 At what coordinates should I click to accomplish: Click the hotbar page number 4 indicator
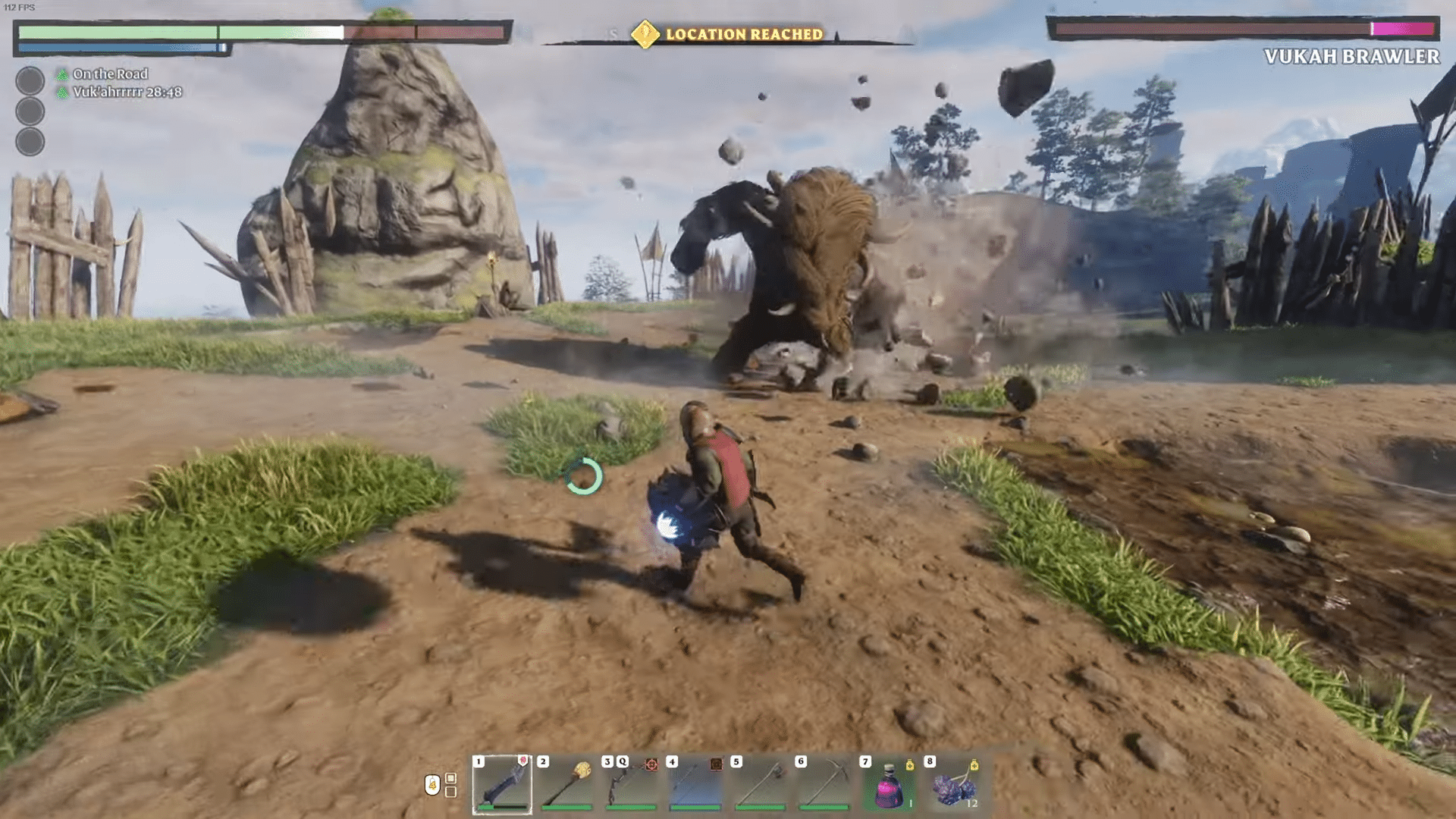(432, 785)
